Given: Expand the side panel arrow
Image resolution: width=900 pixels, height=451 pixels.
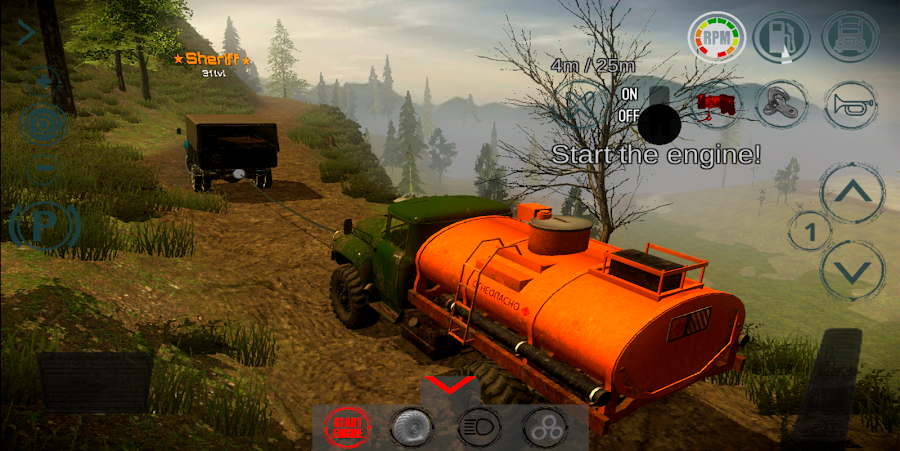Looking at the screenshot, I should (26, 33).
